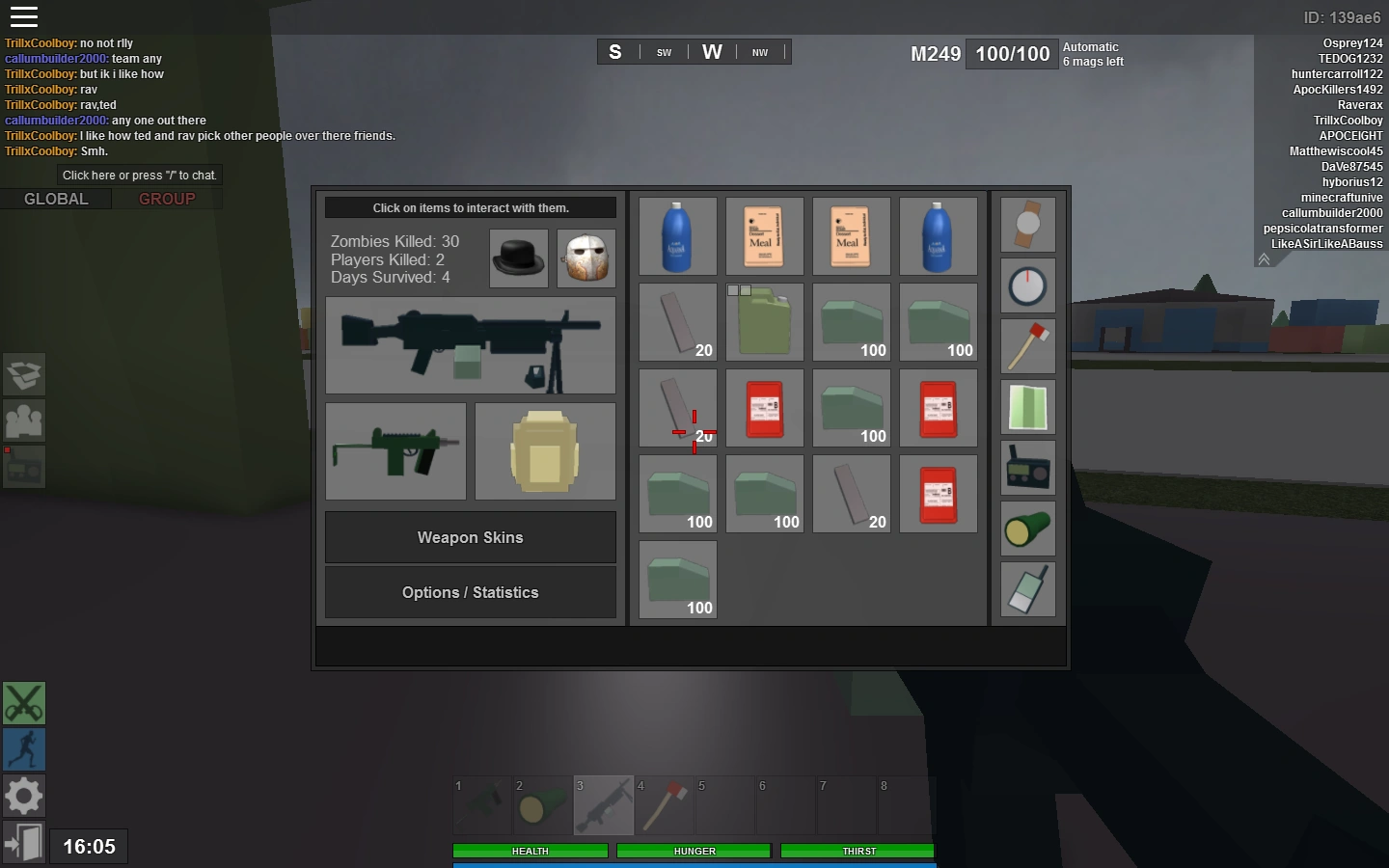This screenshot has width=1389, height=868.
Task: Click the sprinting runner icon
Action: [23, 749]
